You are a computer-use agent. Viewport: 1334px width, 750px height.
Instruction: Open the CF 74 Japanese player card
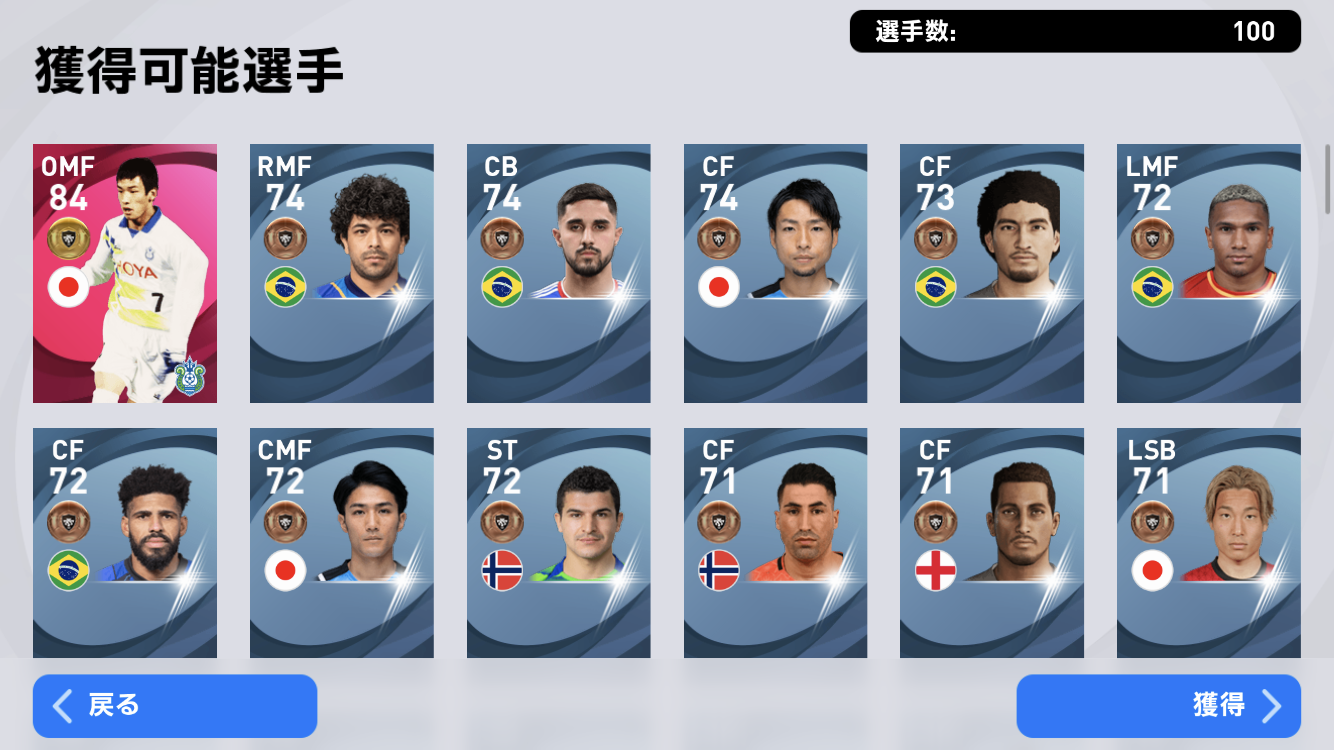pyautogui.click(x=776, y=274)
